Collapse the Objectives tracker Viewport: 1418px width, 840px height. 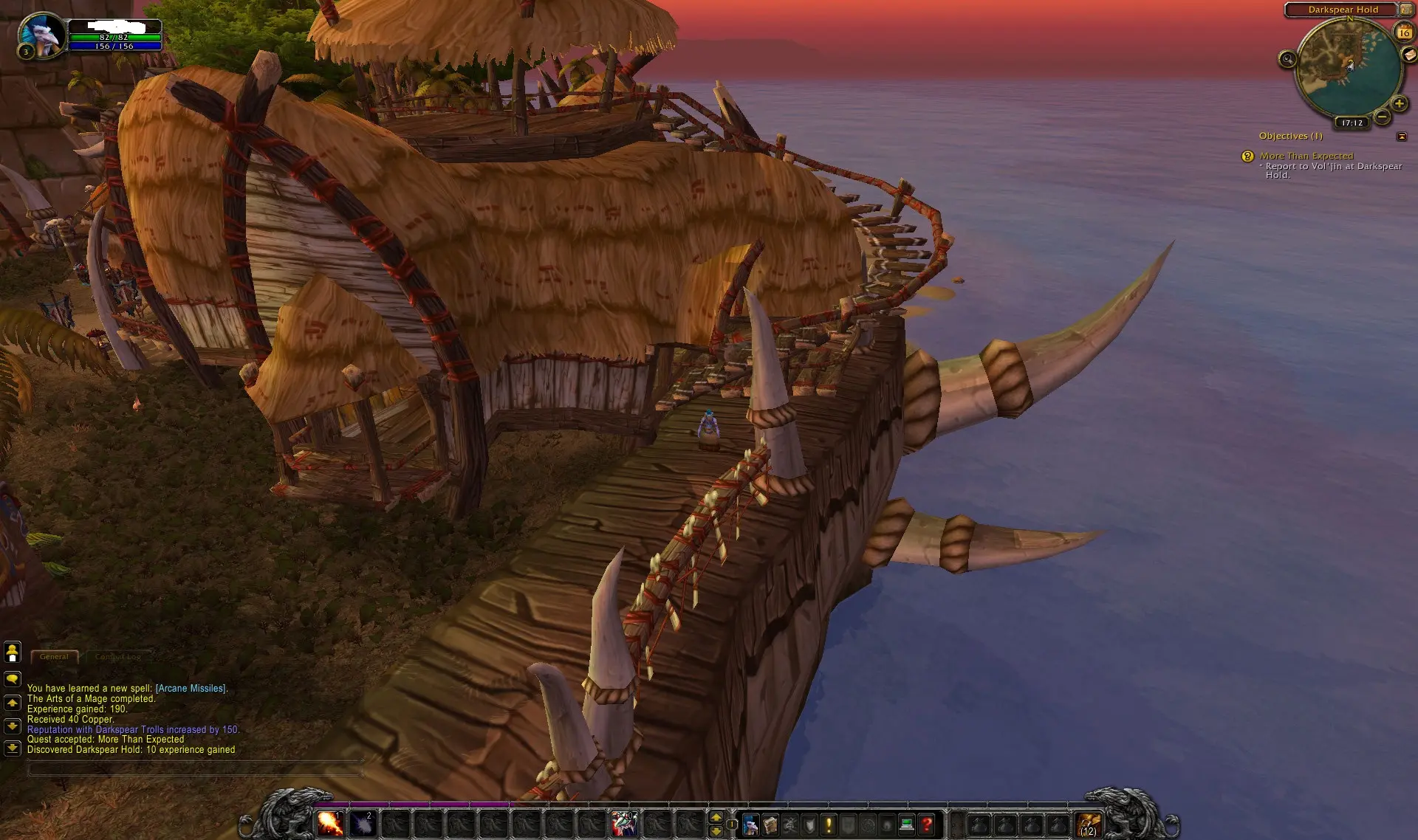click(1402, 136)
